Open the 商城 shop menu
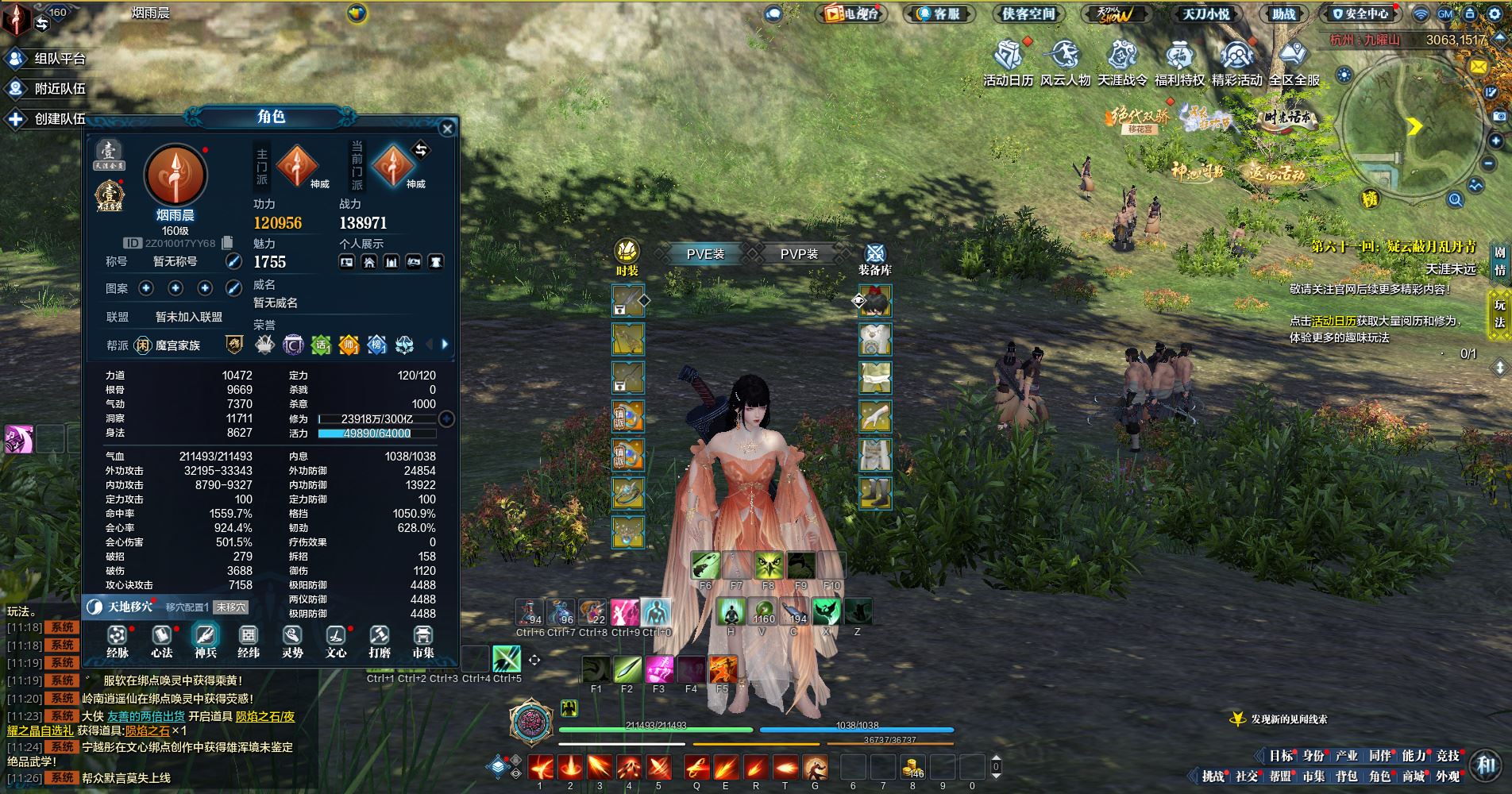 tap(1414, 777)
